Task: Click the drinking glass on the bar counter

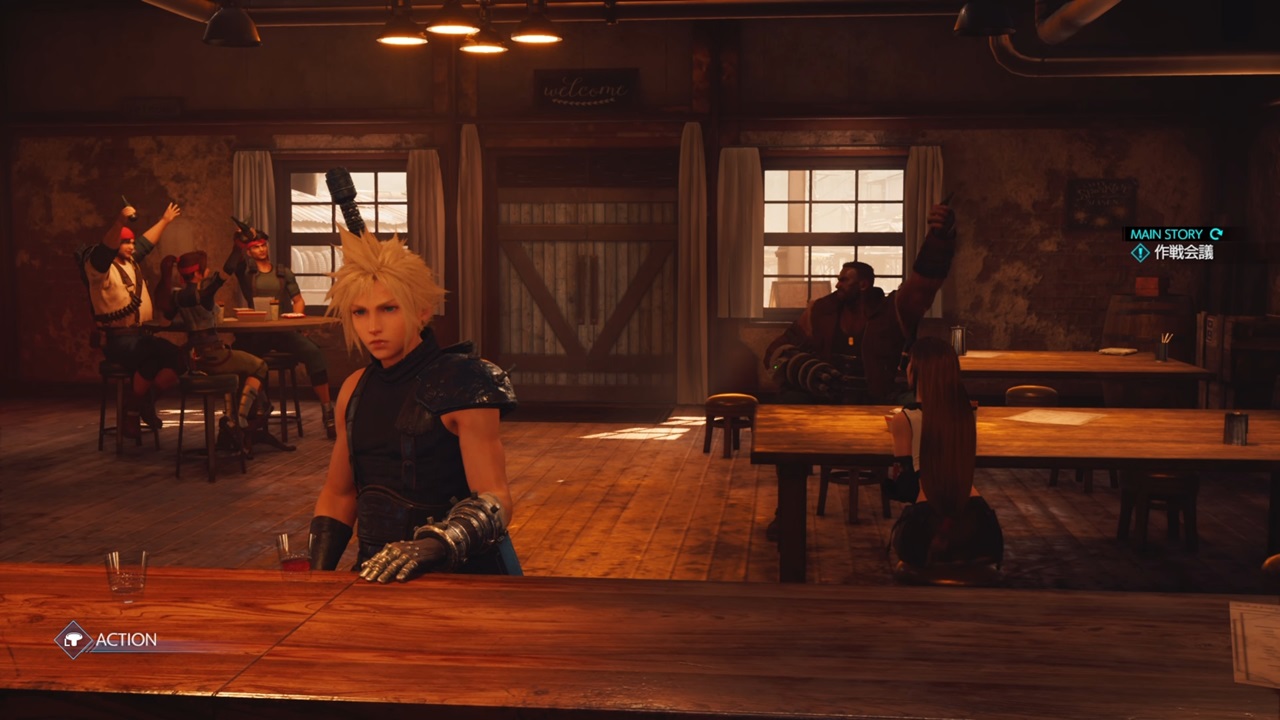Action: (127, 572)
